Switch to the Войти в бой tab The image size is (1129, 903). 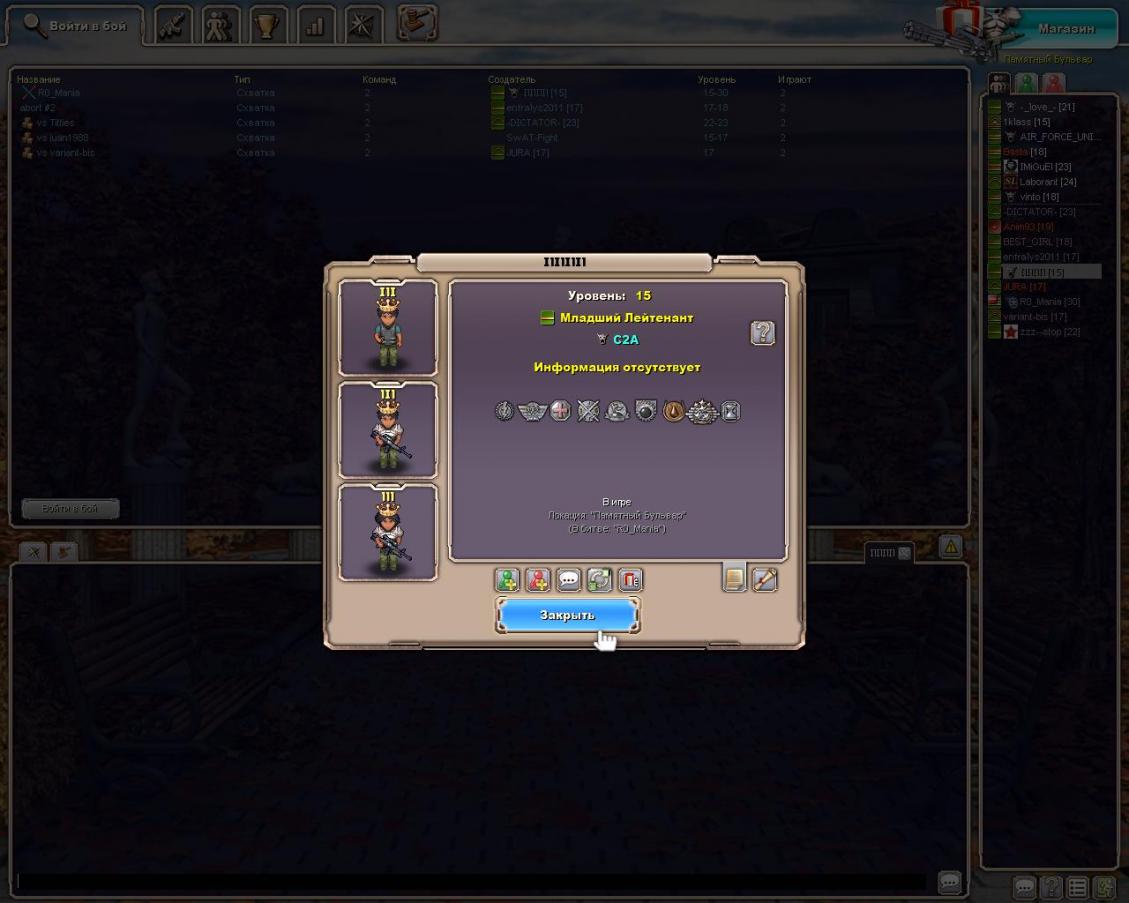click(76, 26)
